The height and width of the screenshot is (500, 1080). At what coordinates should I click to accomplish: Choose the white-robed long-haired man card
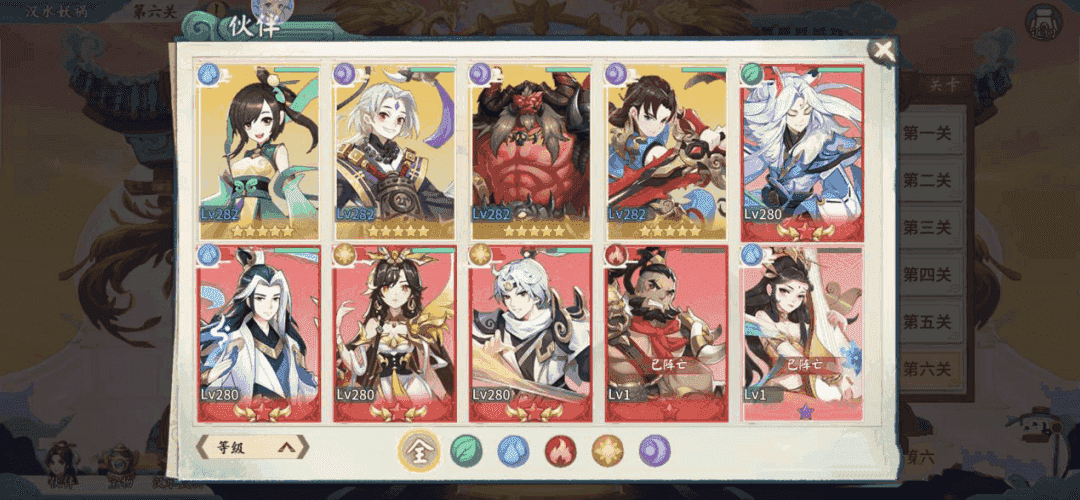point(259,332)
